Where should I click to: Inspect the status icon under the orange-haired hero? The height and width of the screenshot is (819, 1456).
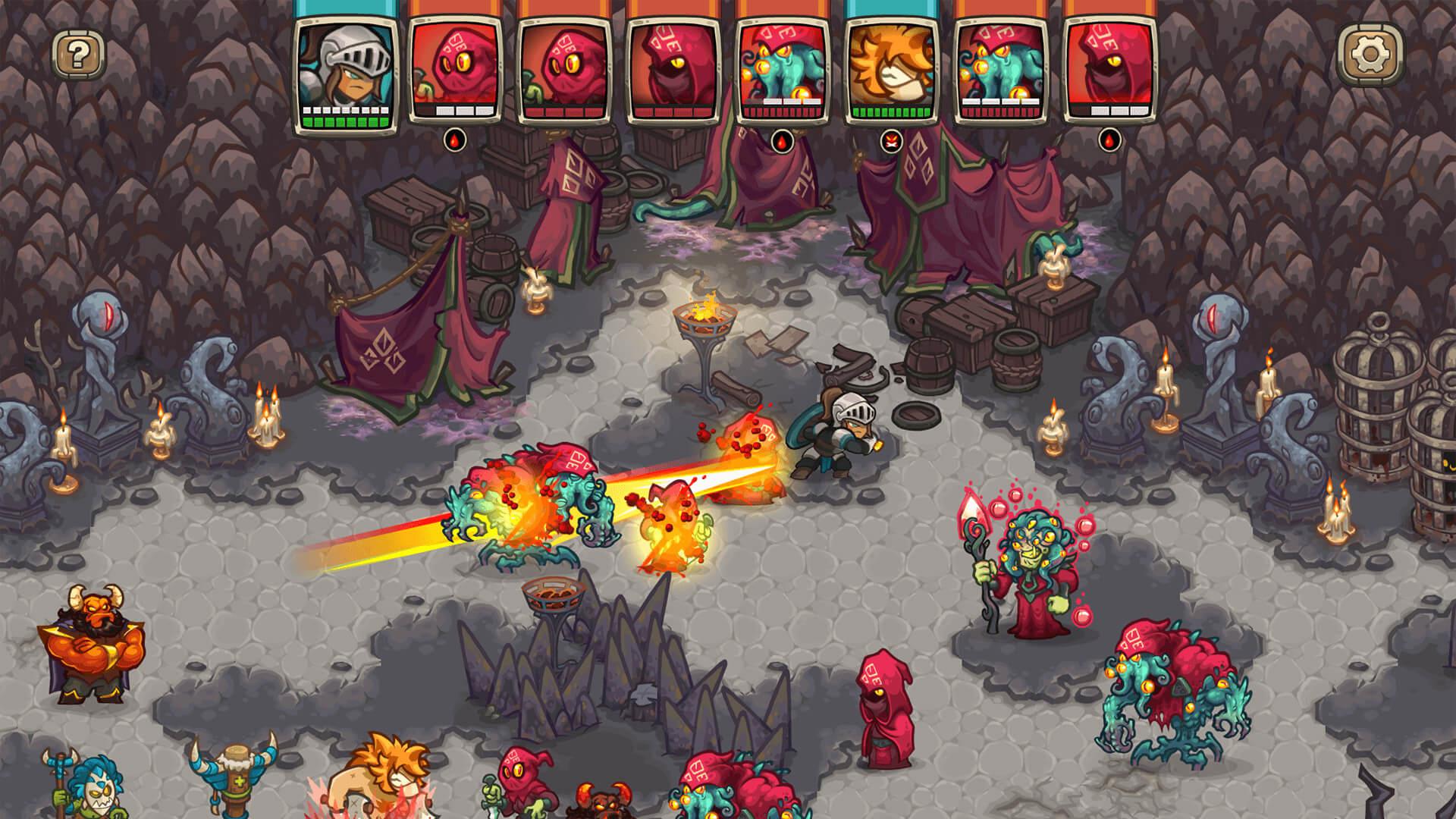(890, 141)
